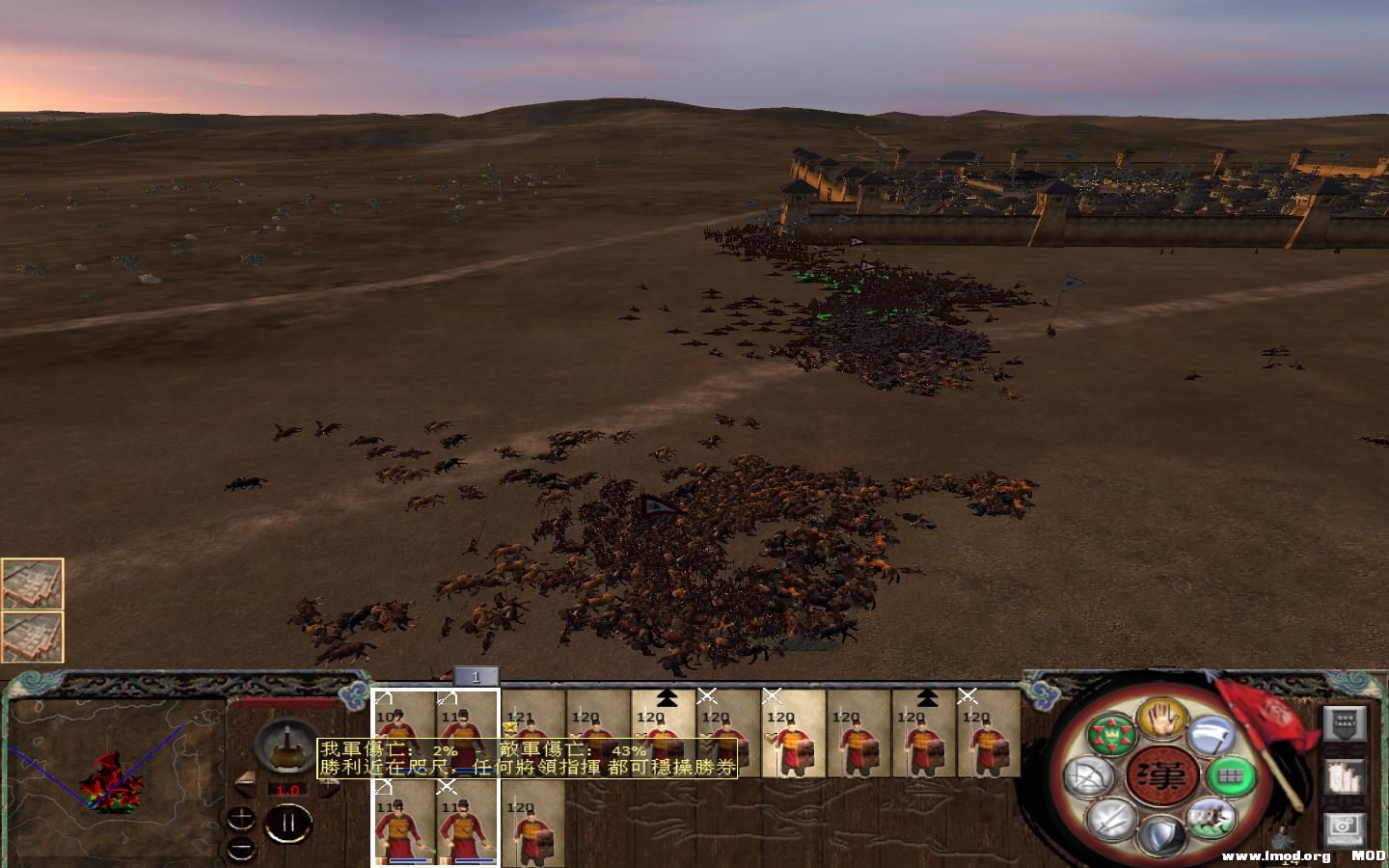
Task: Select unit group tab 1
Action: (x=476, y=676)
